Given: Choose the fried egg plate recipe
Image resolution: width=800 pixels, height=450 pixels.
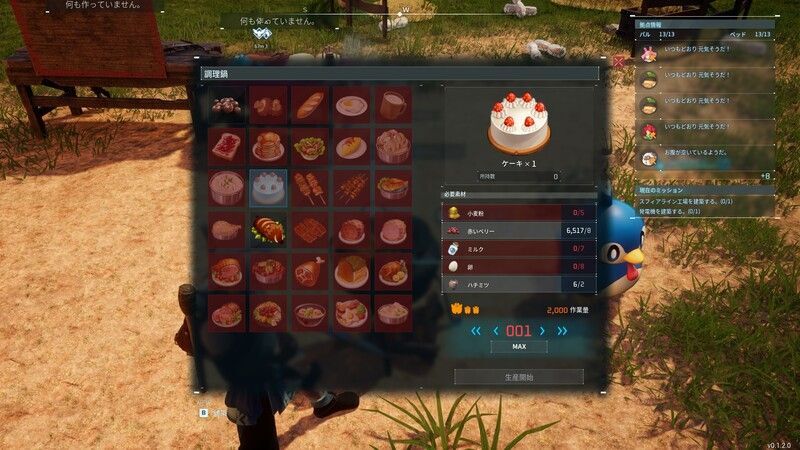Looking at the screenshot, I should [x=352, y=104].
